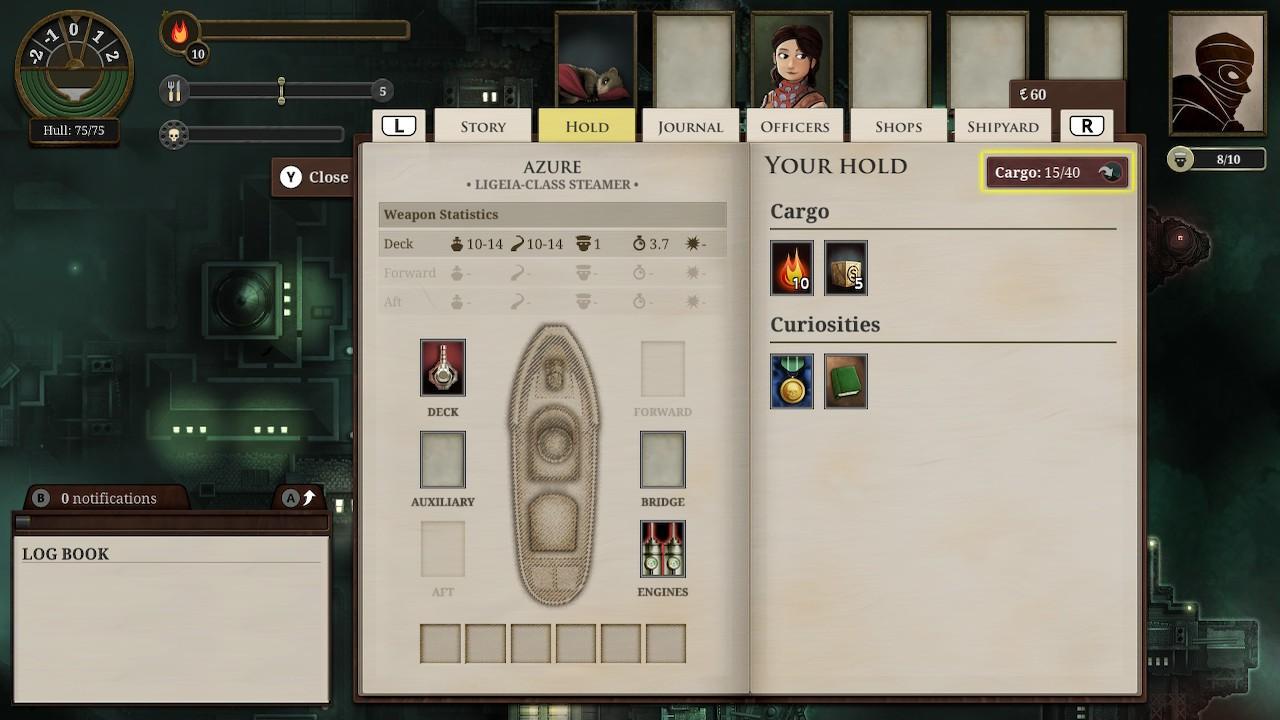Click the supplies crate icon under Cargo
This screenshot has height=720, width=1280.
tap(845, 268)
